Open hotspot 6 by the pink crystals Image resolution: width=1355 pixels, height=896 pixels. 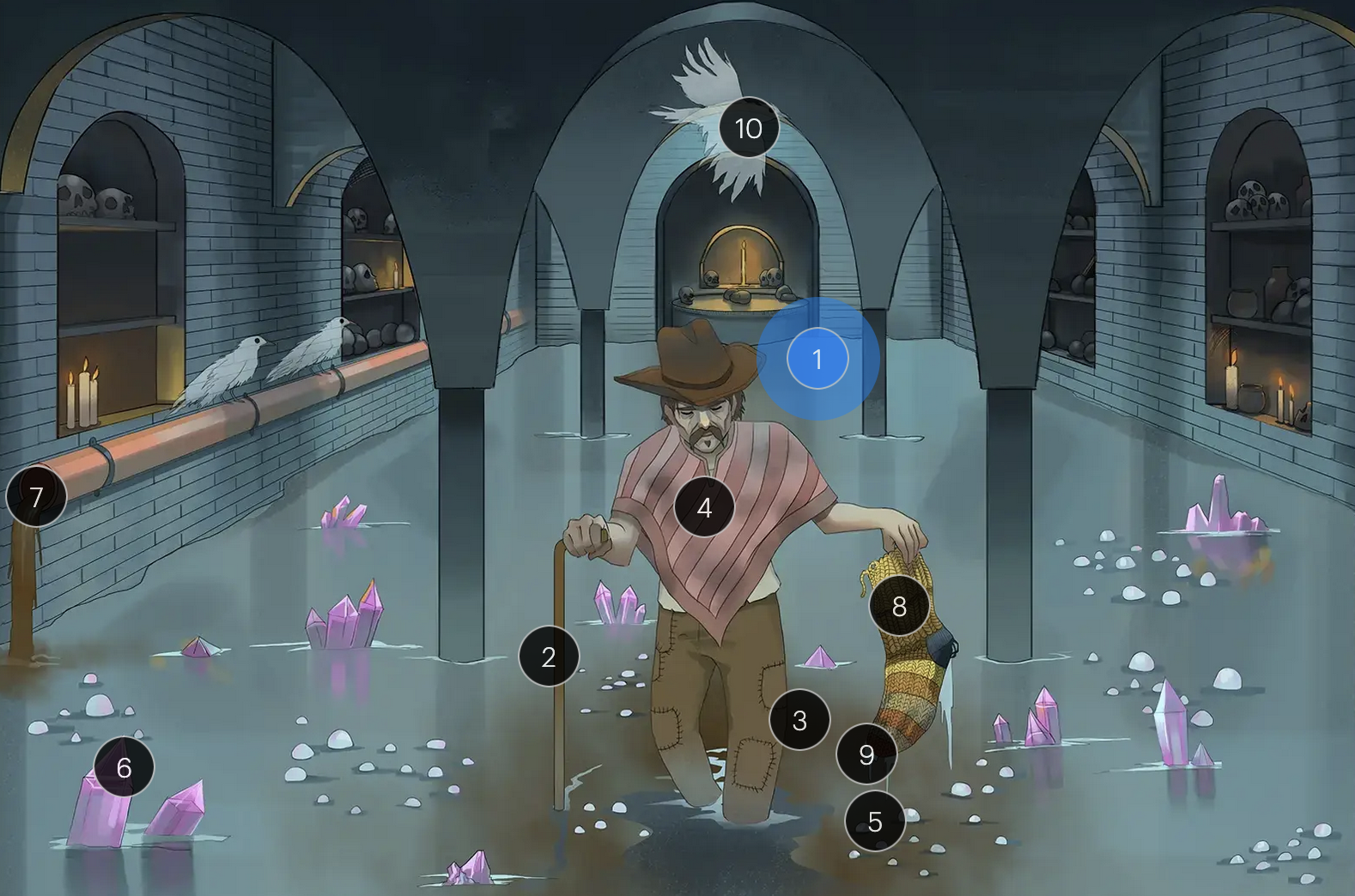click(124, 767)
